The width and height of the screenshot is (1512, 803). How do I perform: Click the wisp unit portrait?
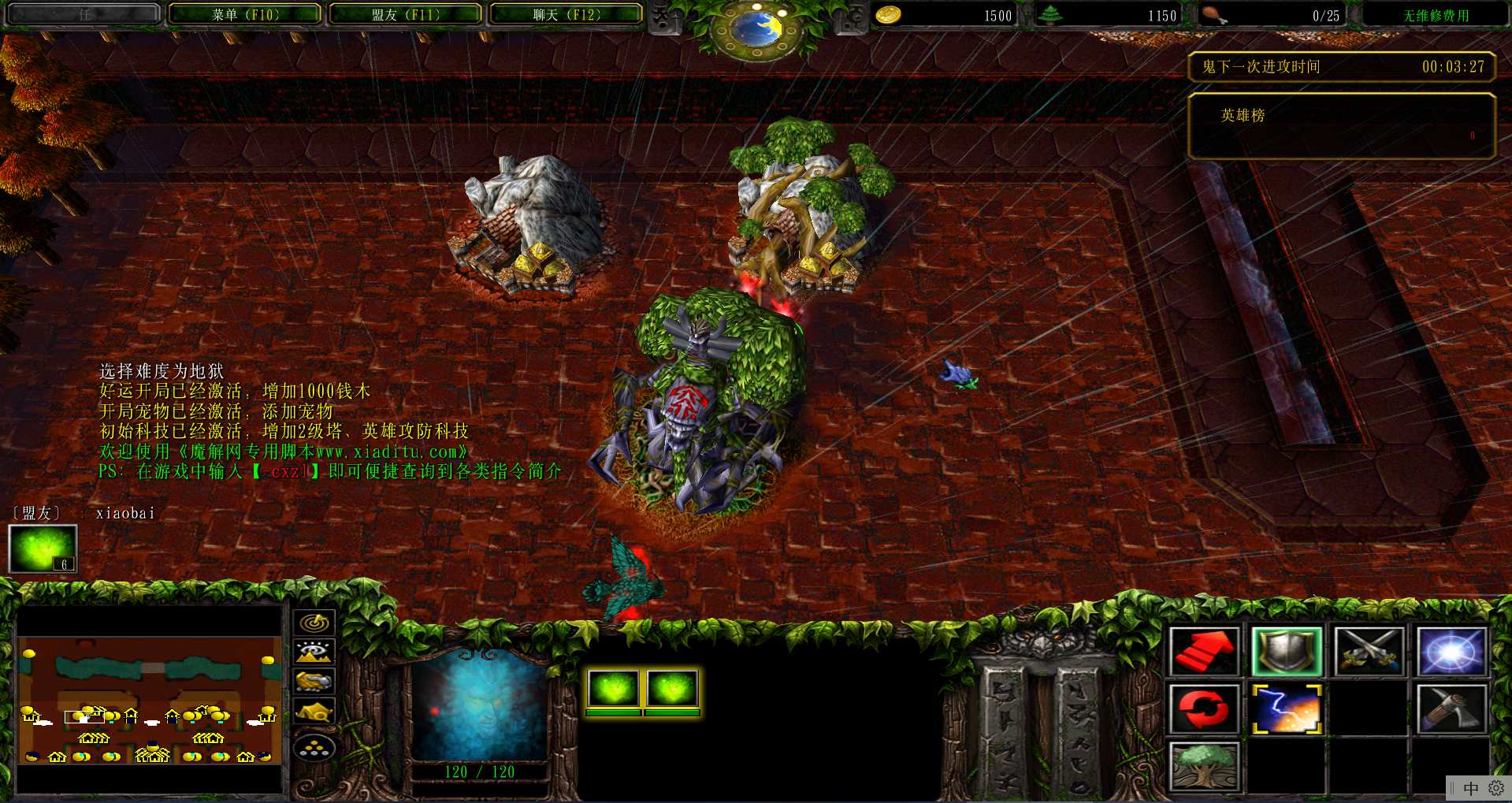pyautogui.click(x=479, y=705)
